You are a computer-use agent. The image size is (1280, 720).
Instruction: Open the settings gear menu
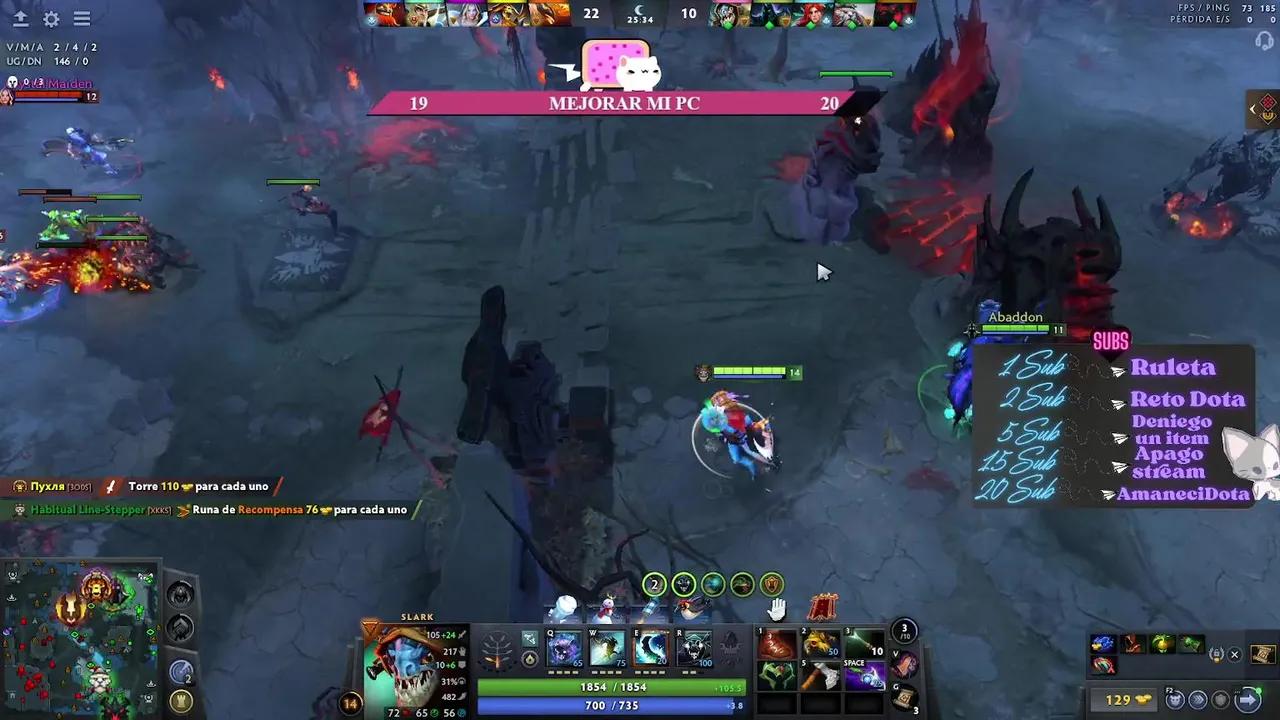pyautogui.click(x=51, y=18)
